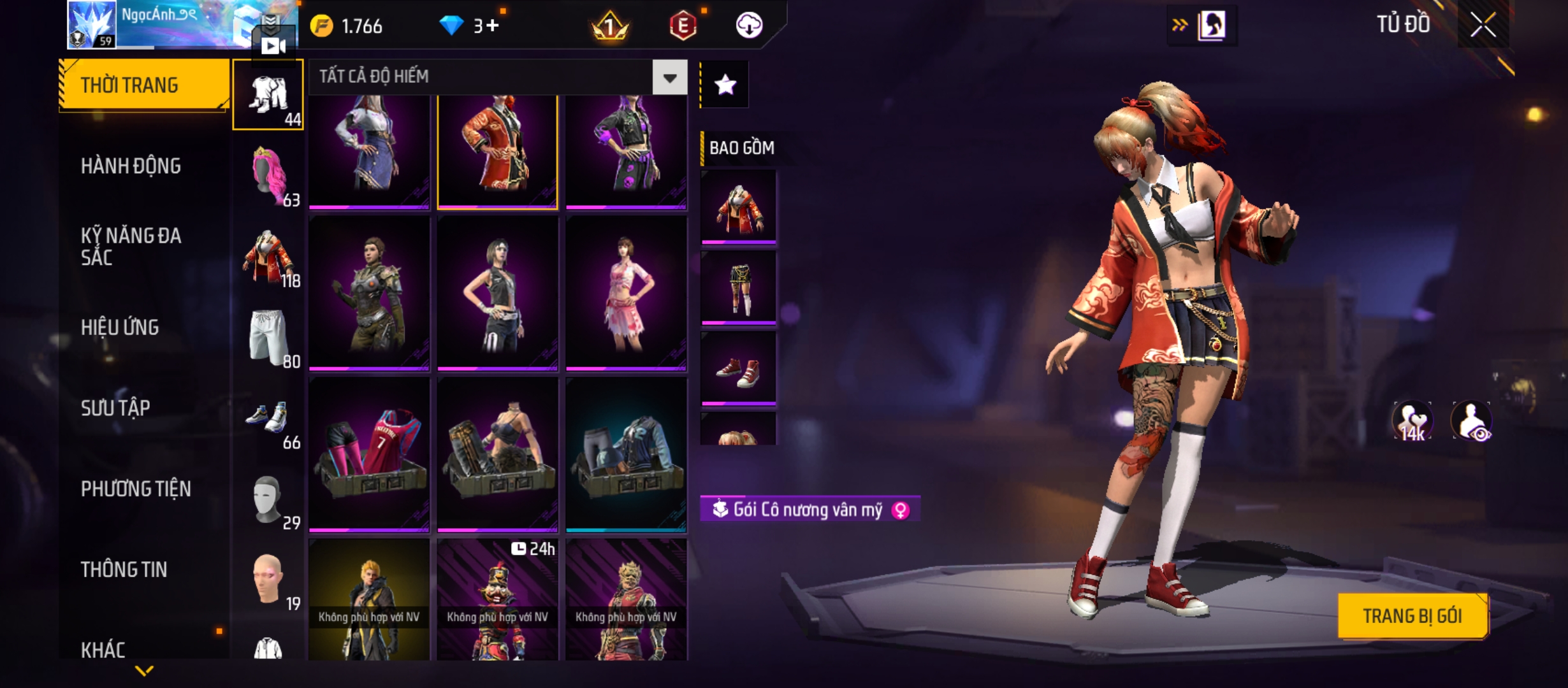Open the PHƯƠNG TIỆN category
Image resolution: width=1568 pixels, height=688 pixels.
pyautogui.click(x=136, y=489)
